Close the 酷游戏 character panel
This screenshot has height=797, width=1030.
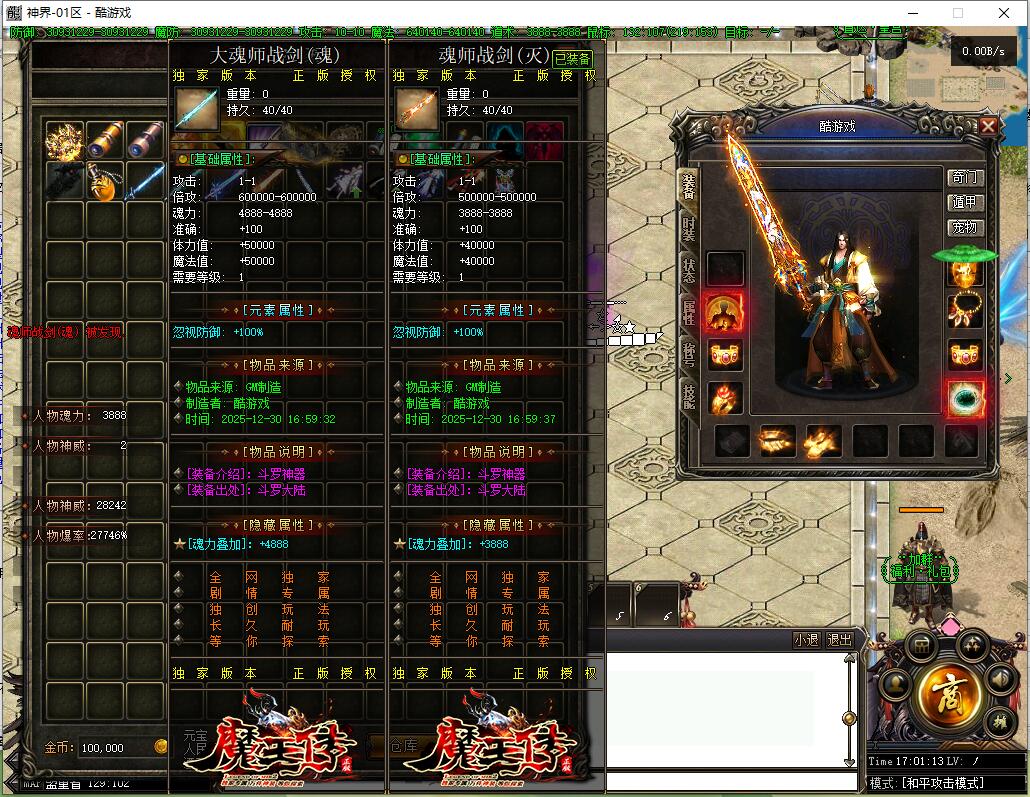988,126
